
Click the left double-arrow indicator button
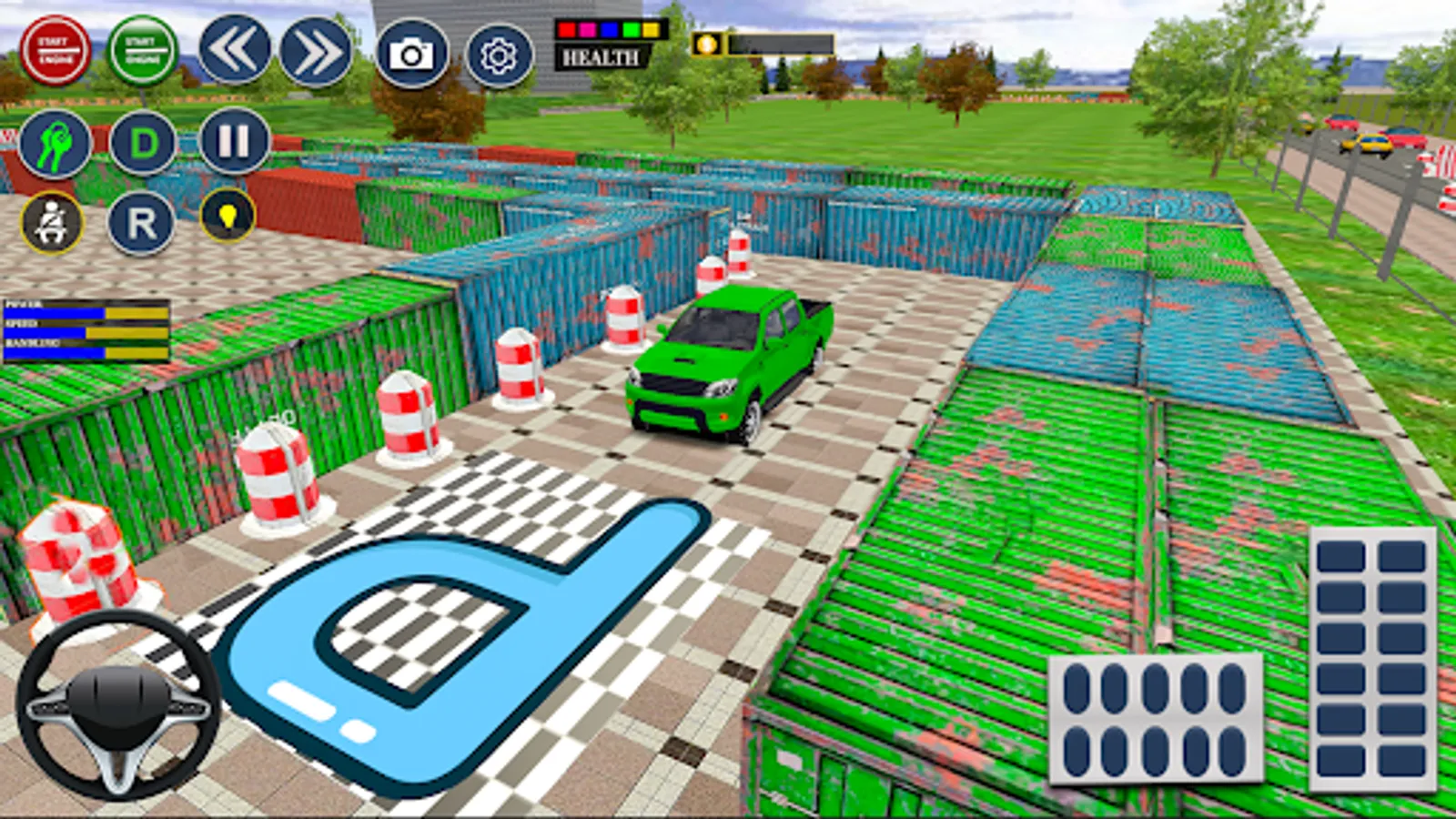(x=235, y=51)
